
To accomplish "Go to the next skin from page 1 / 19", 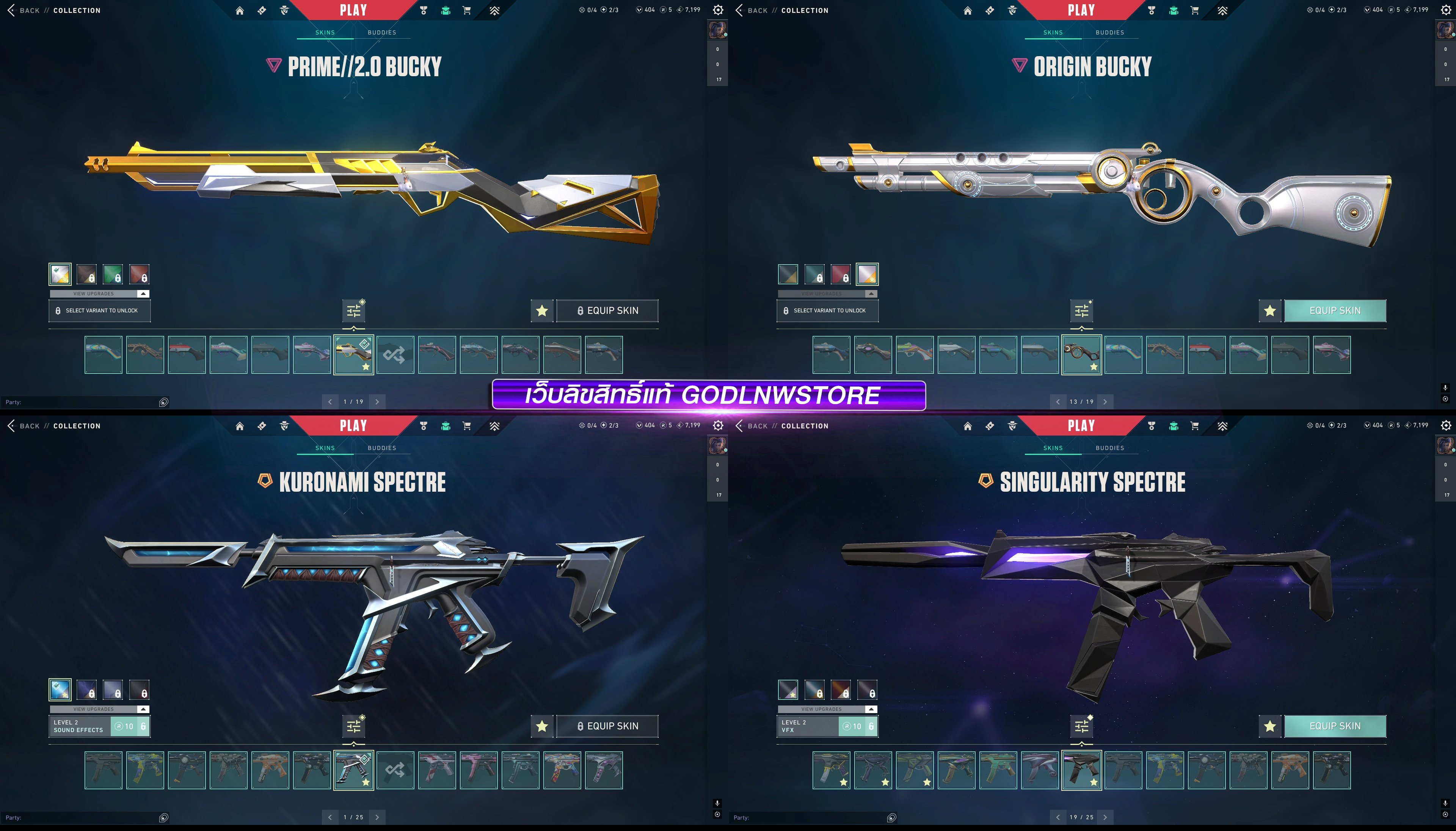I will pos(377,402).
